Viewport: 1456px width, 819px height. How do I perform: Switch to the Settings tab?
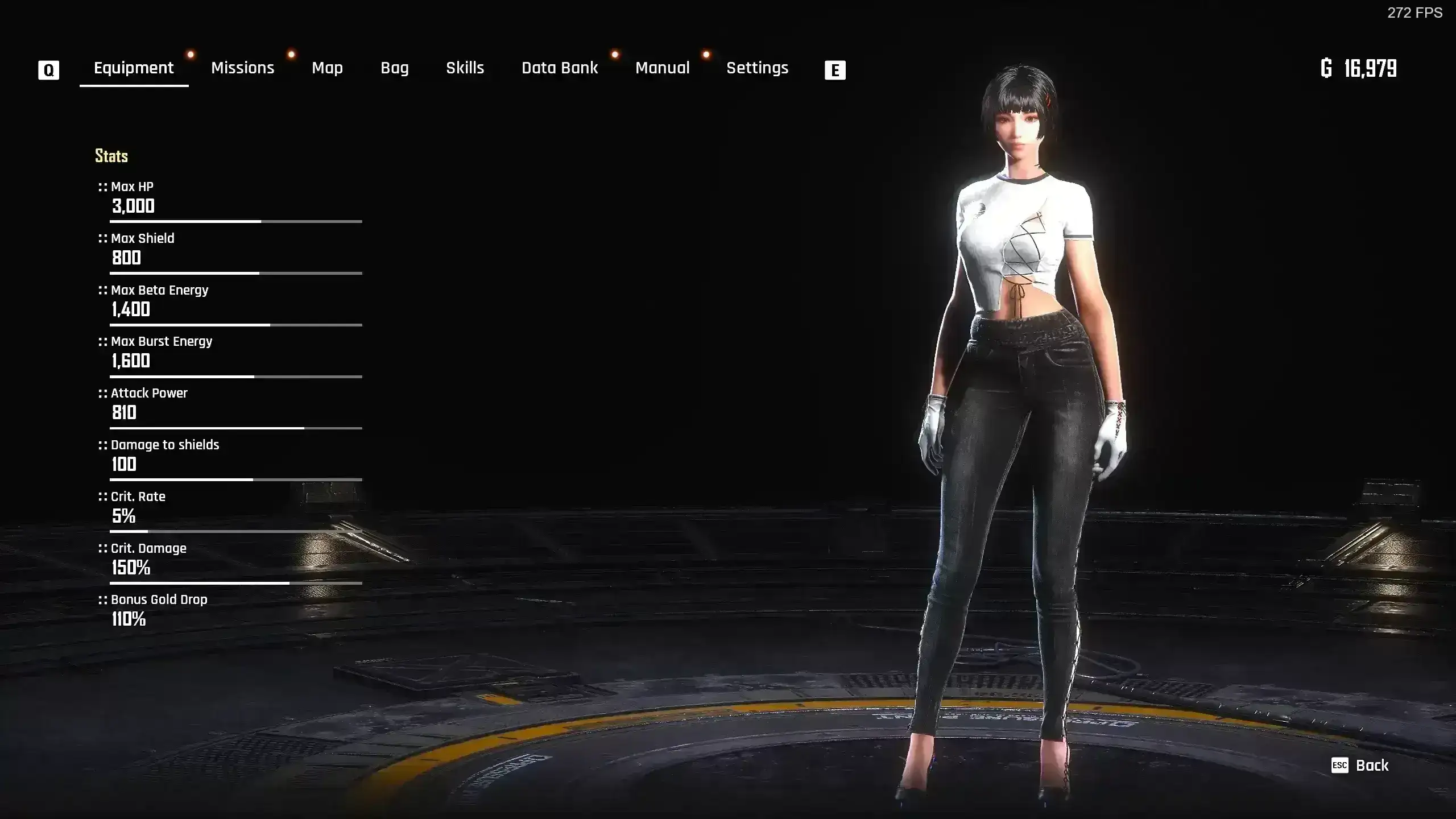(x=757, y=68)
